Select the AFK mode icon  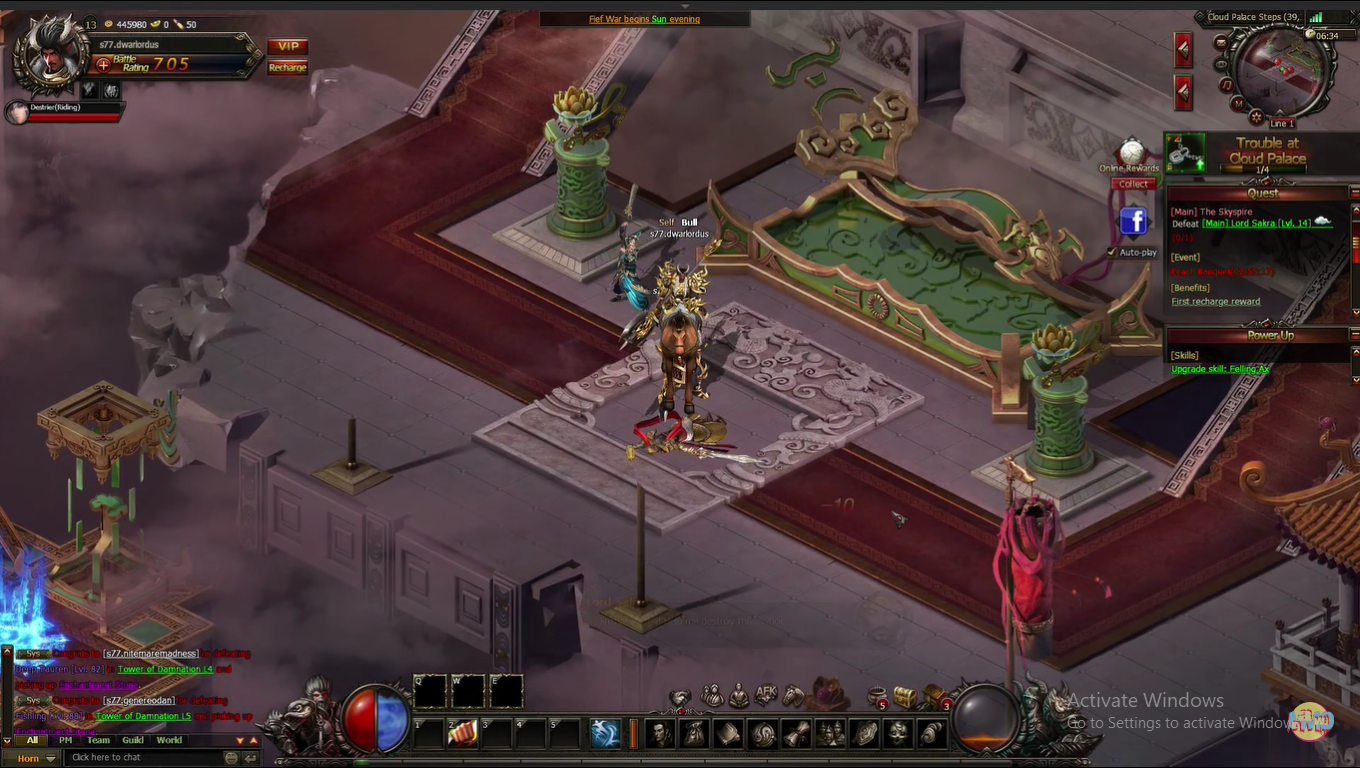[x=765, y=697]
